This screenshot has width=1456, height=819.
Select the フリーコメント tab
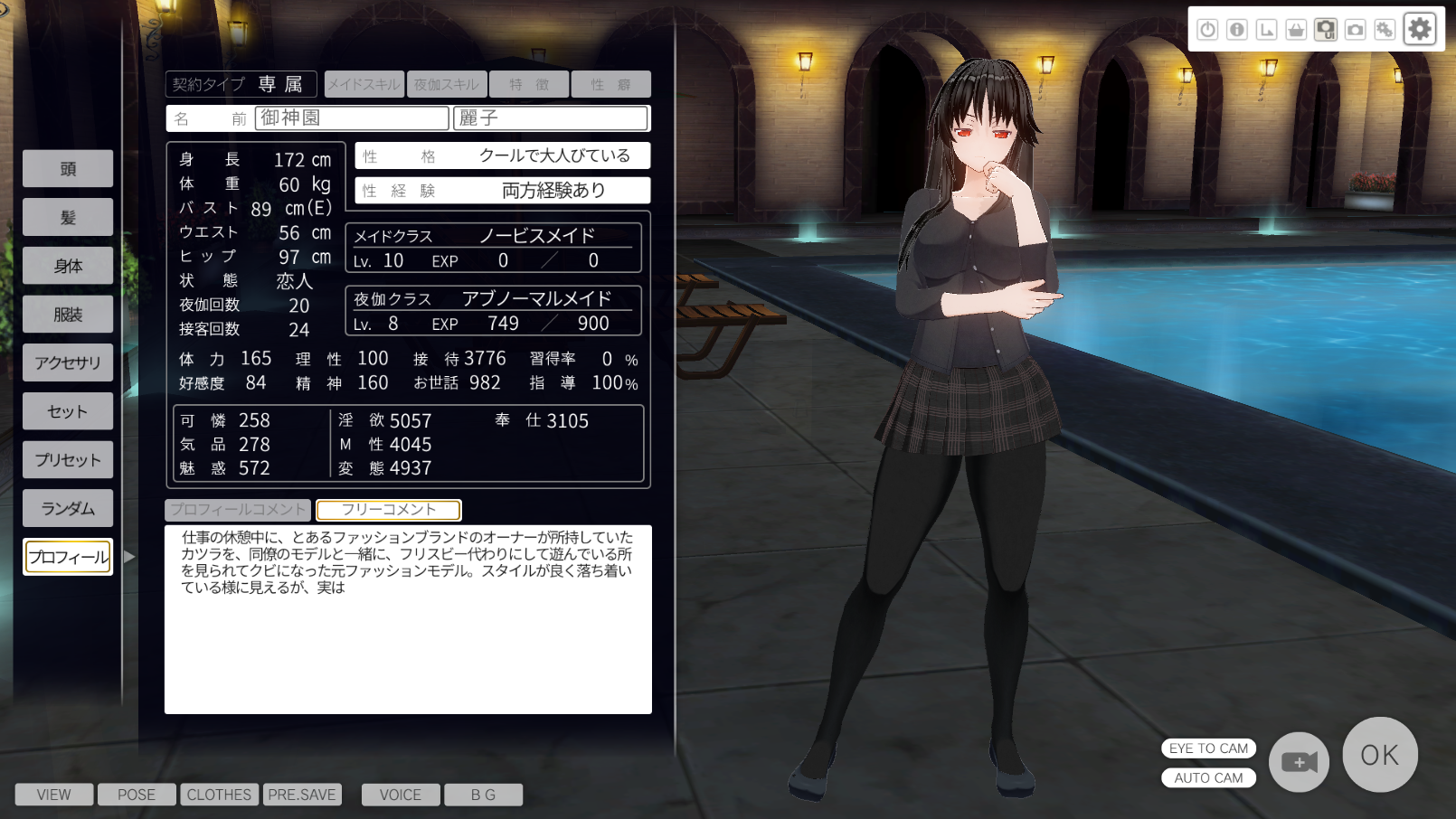point(389,510)
